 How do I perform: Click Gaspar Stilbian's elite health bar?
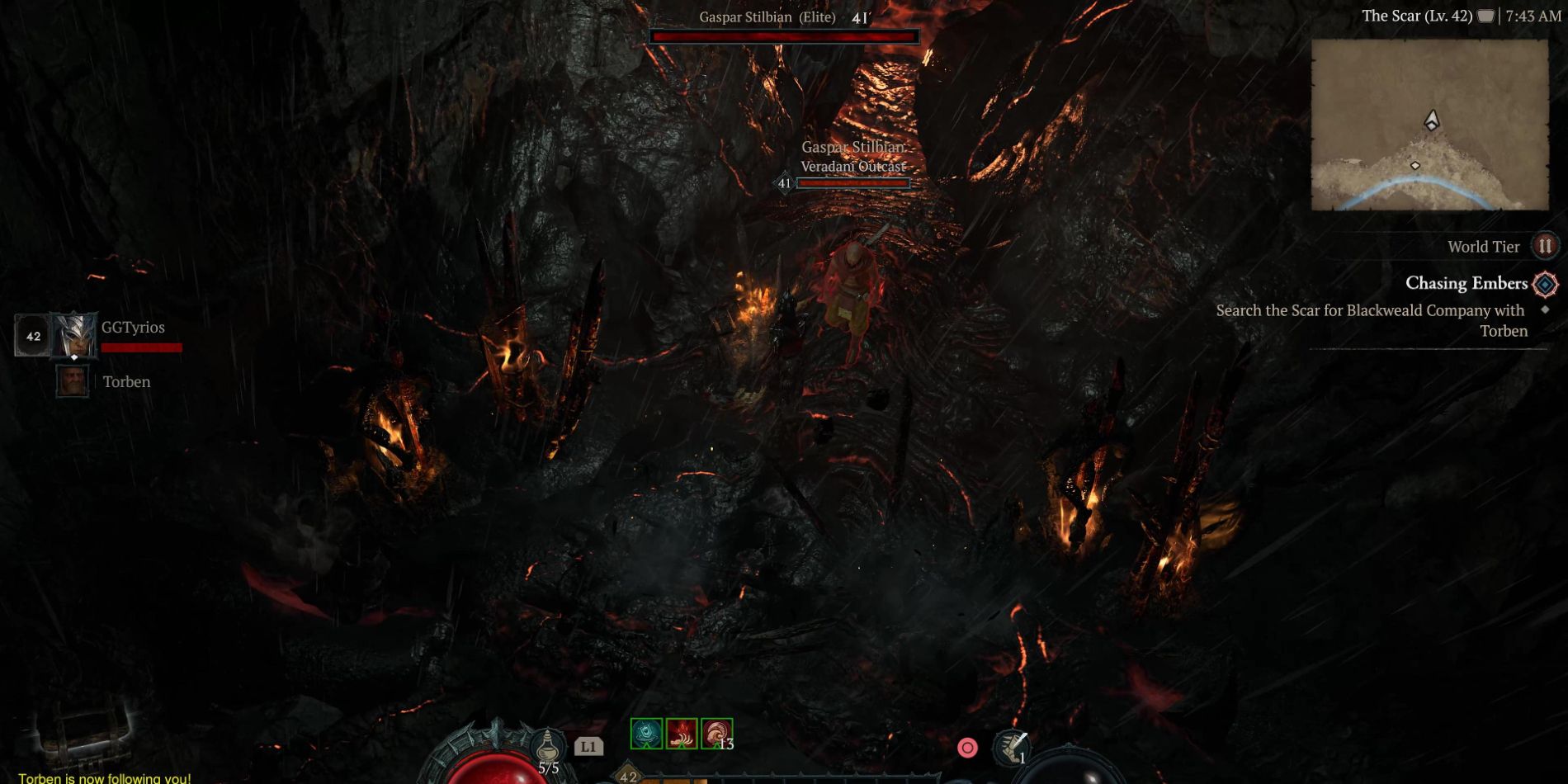[x=784, y=35]
